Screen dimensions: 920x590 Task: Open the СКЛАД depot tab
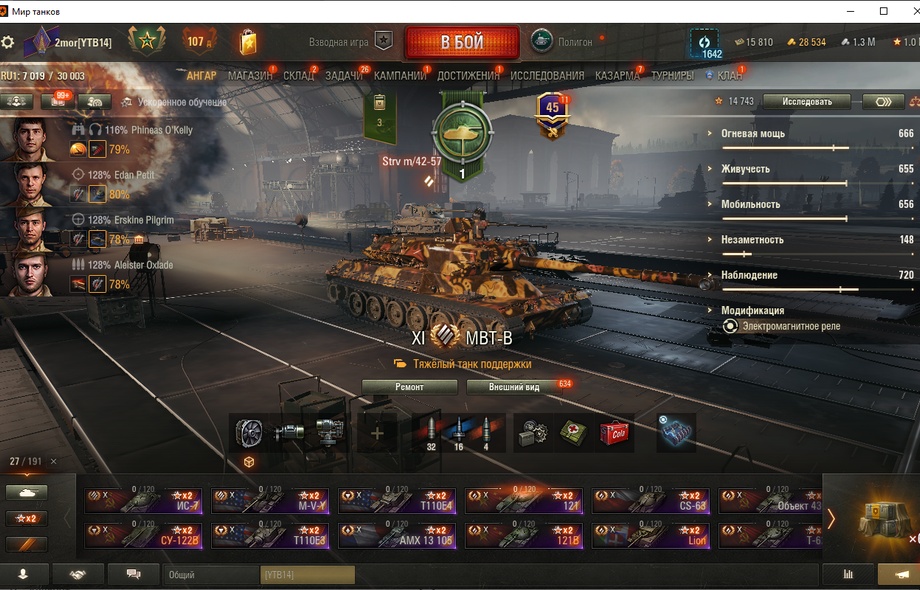[298, 75]
